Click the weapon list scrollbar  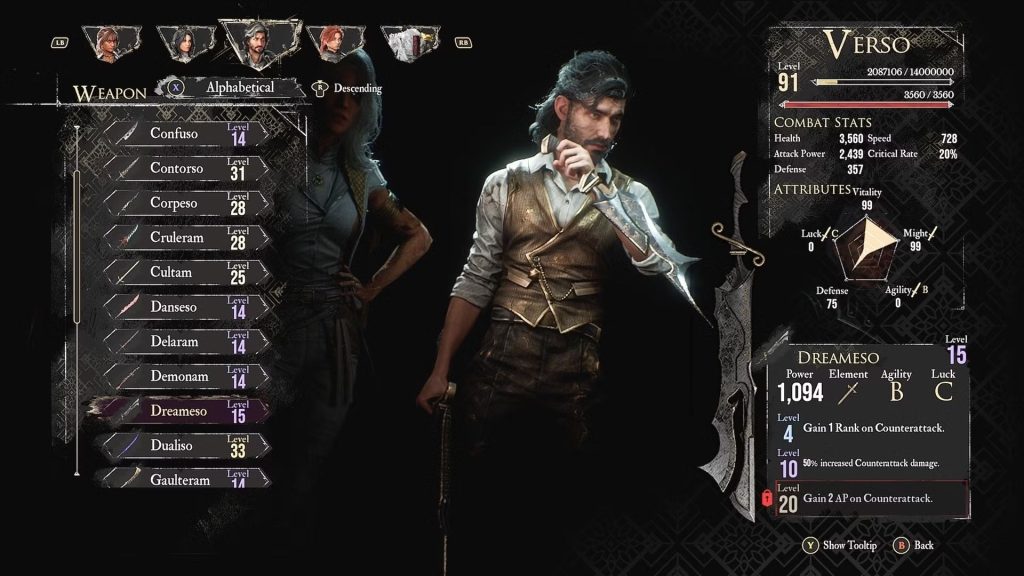pyautogui.click(x=77, y=300)
